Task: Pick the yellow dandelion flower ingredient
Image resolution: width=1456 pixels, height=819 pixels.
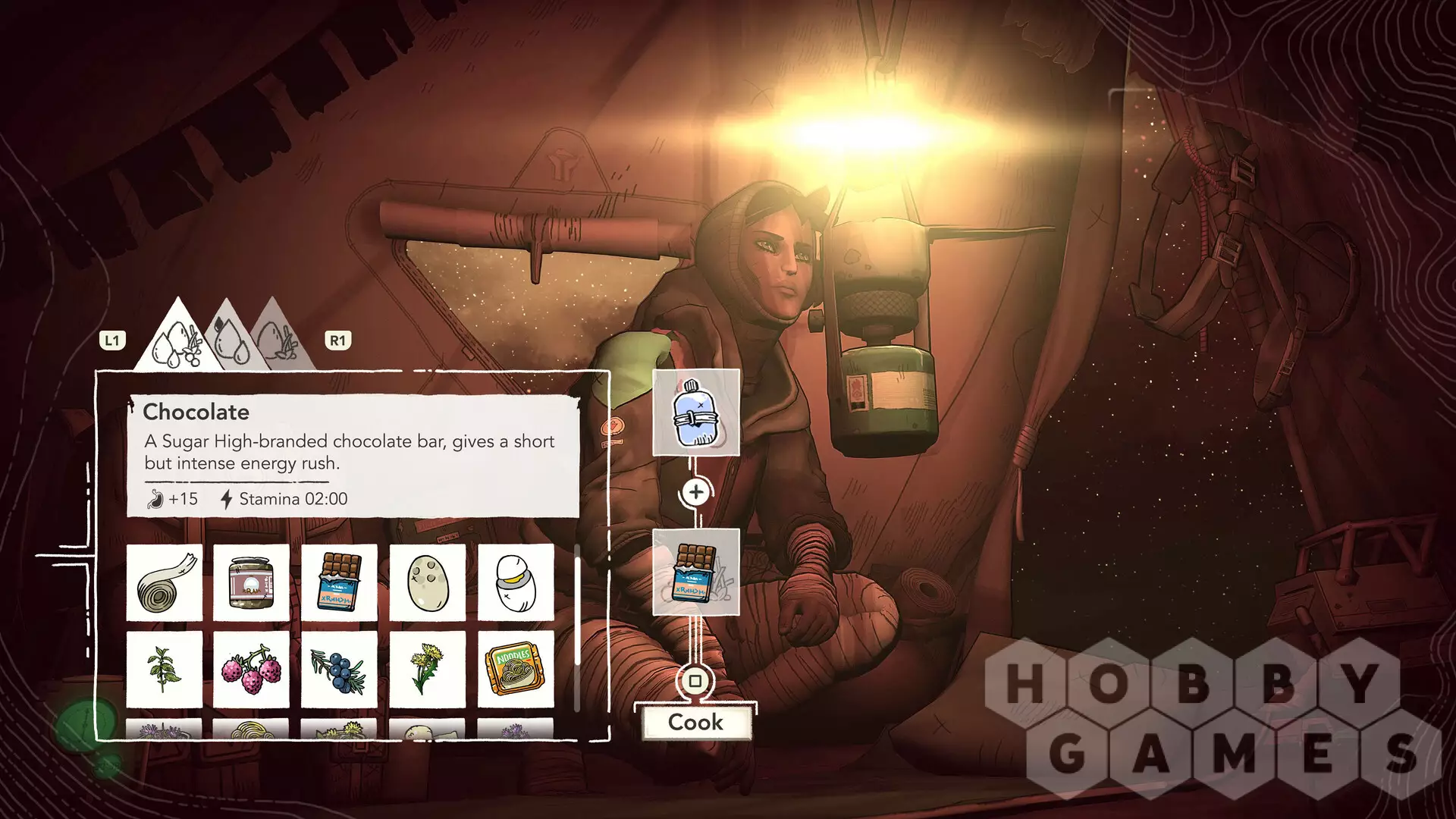Action: pos(427,670)
